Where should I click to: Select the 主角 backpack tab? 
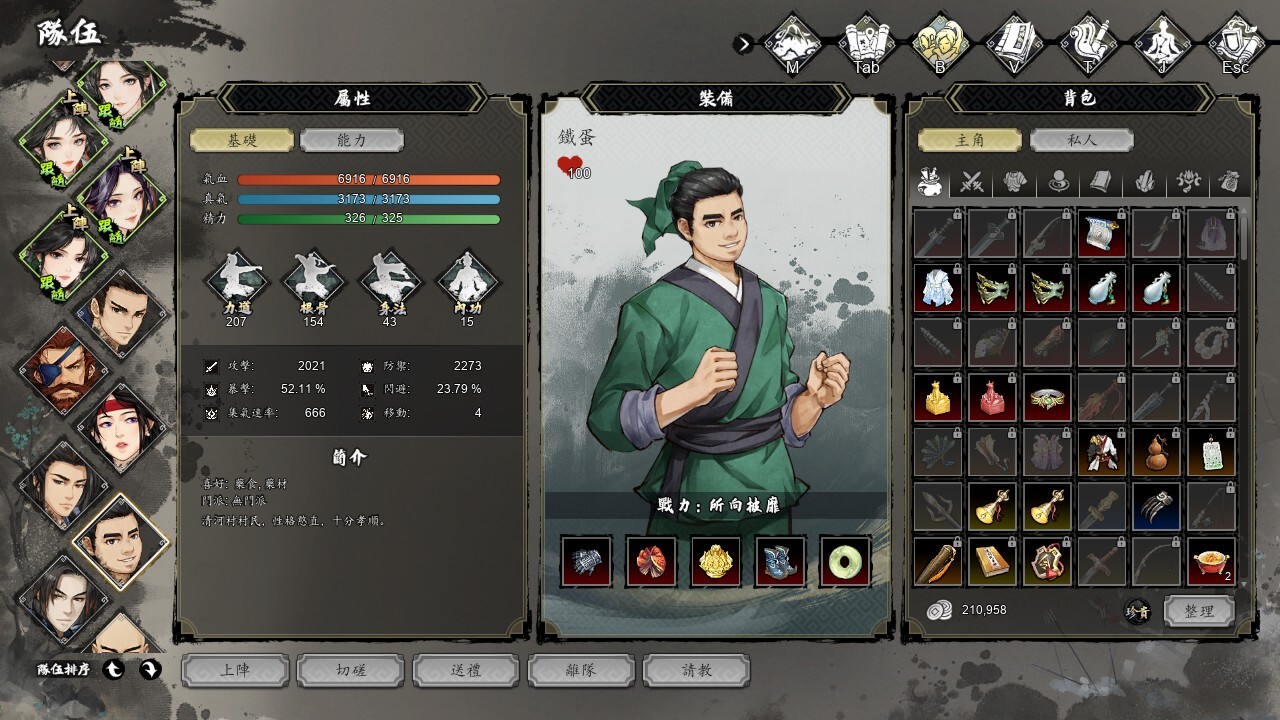point(970,140)
